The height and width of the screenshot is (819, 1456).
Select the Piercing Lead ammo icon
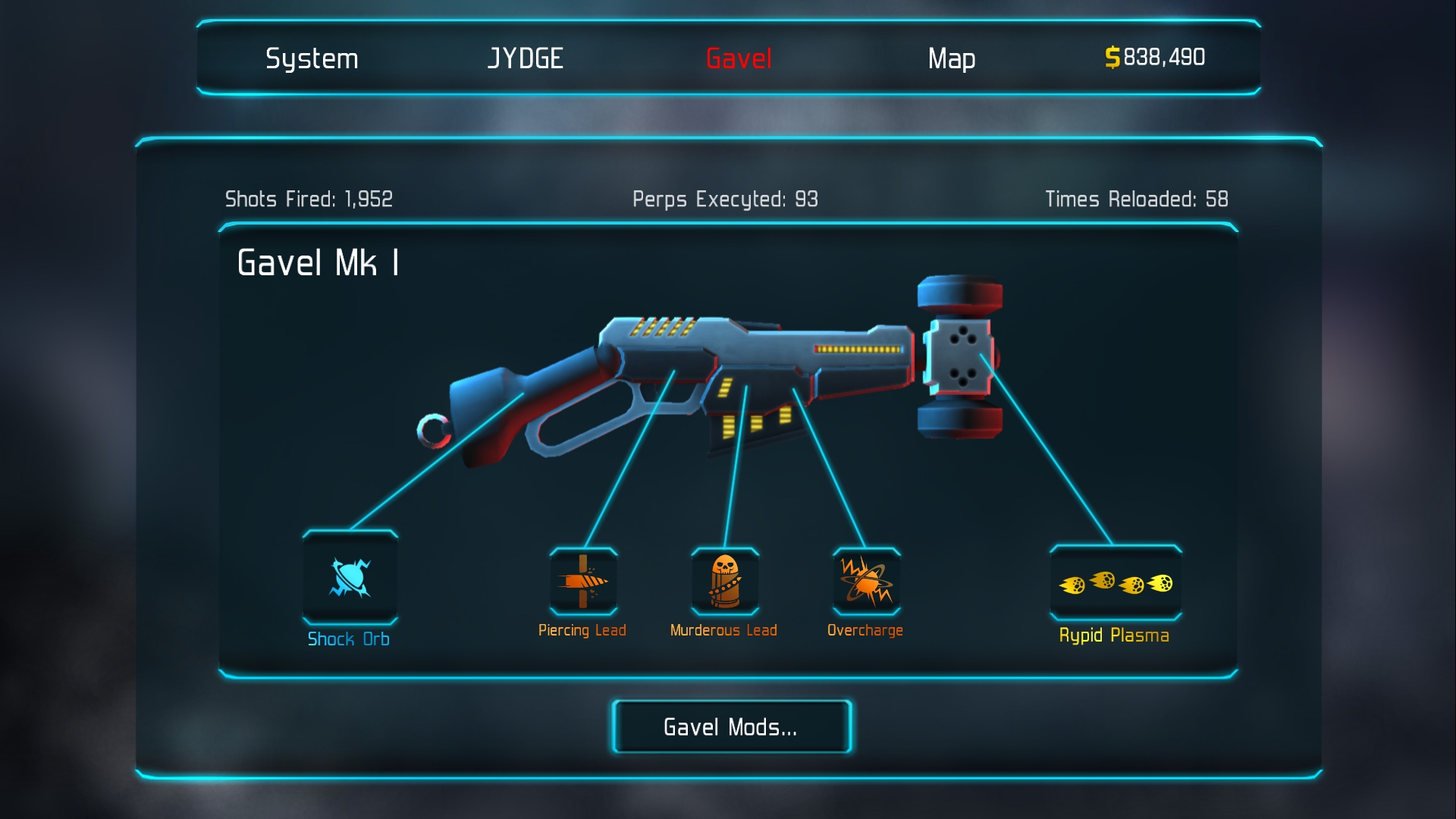point(583,581)
